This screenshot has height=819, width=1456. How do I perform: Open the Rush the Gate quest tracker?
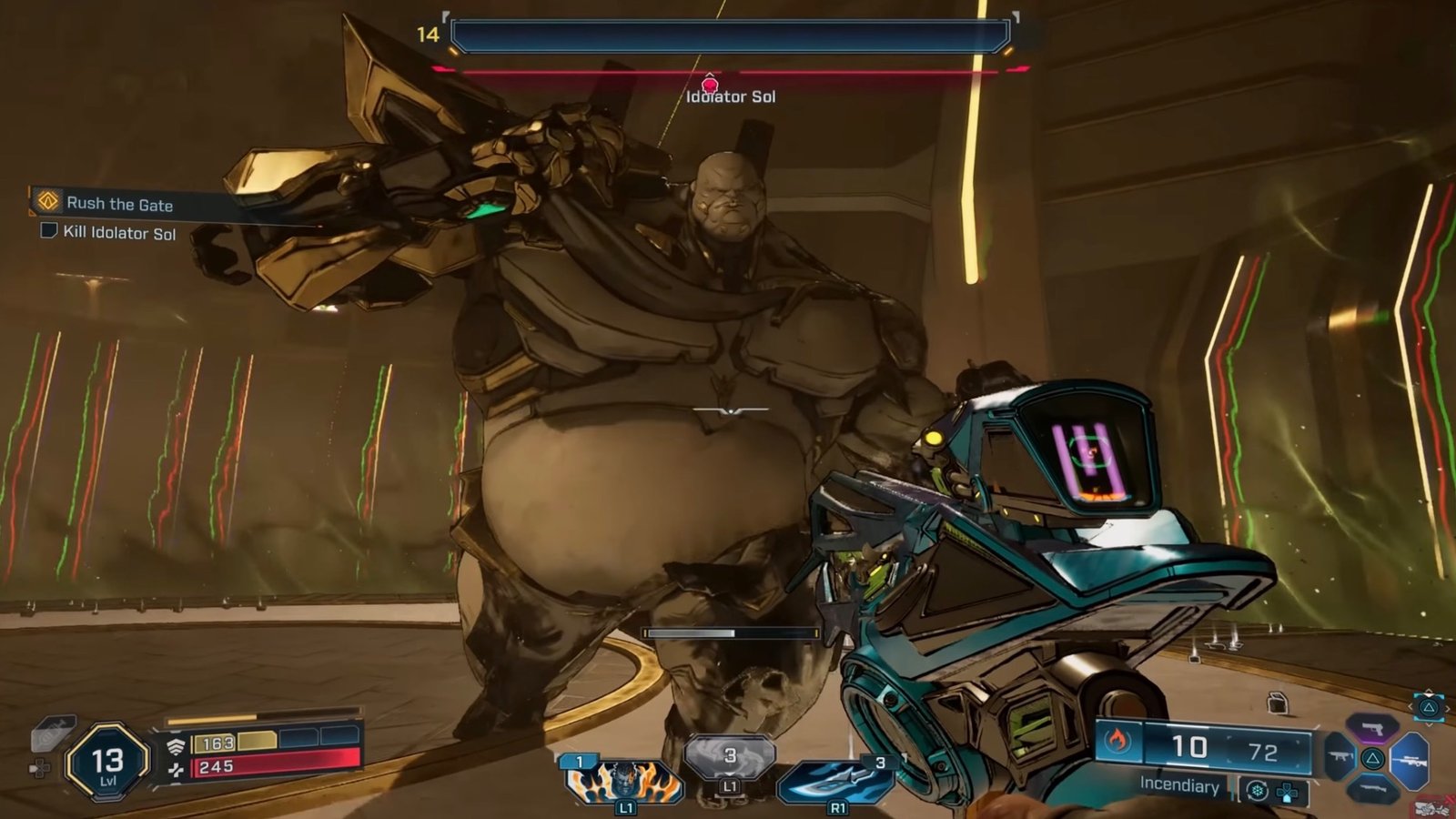118,204
